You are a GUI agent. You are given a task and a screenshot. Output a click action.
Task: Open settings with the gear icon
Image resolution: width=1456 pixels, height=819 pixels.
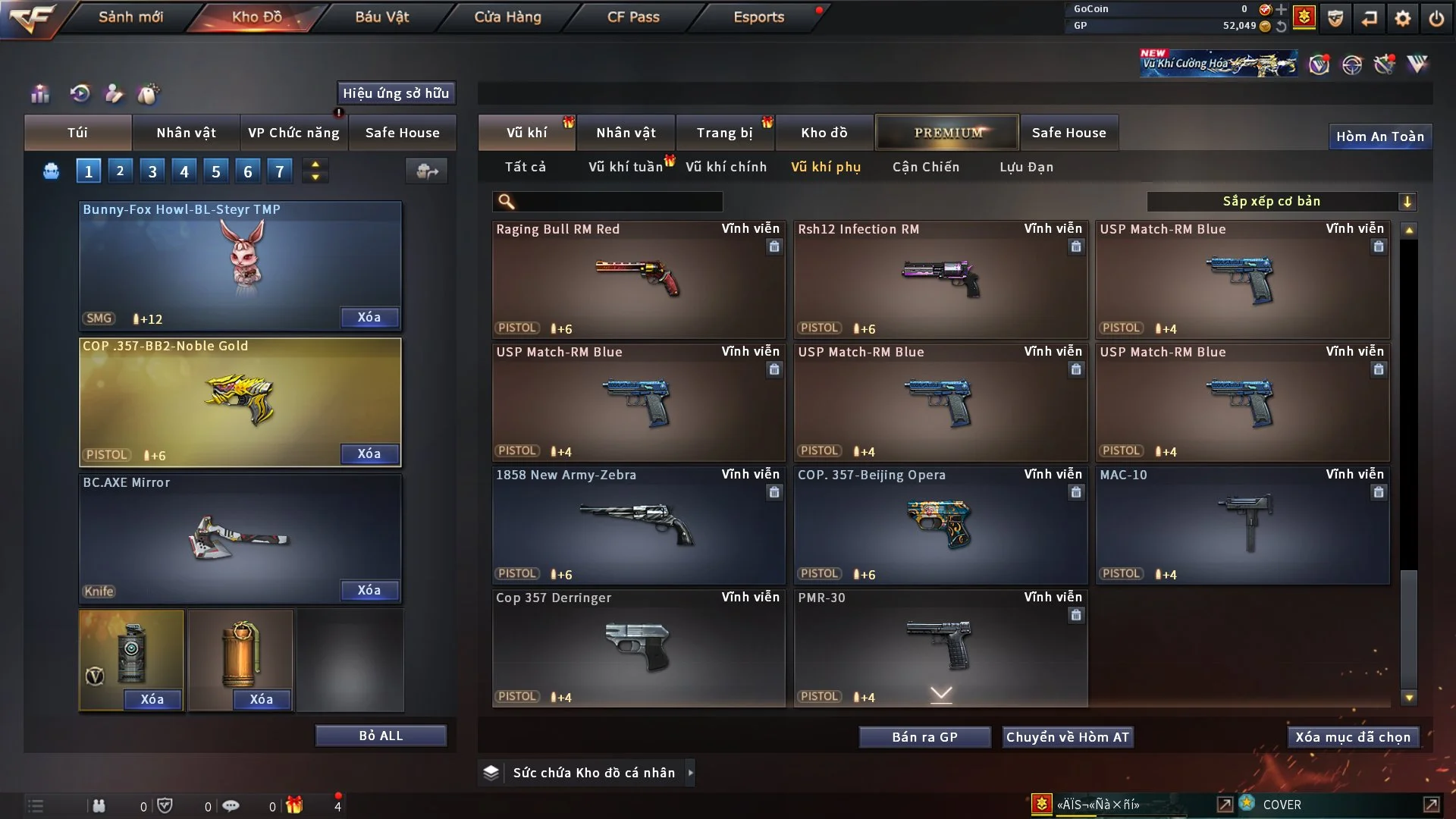[x=1402, y=18]
